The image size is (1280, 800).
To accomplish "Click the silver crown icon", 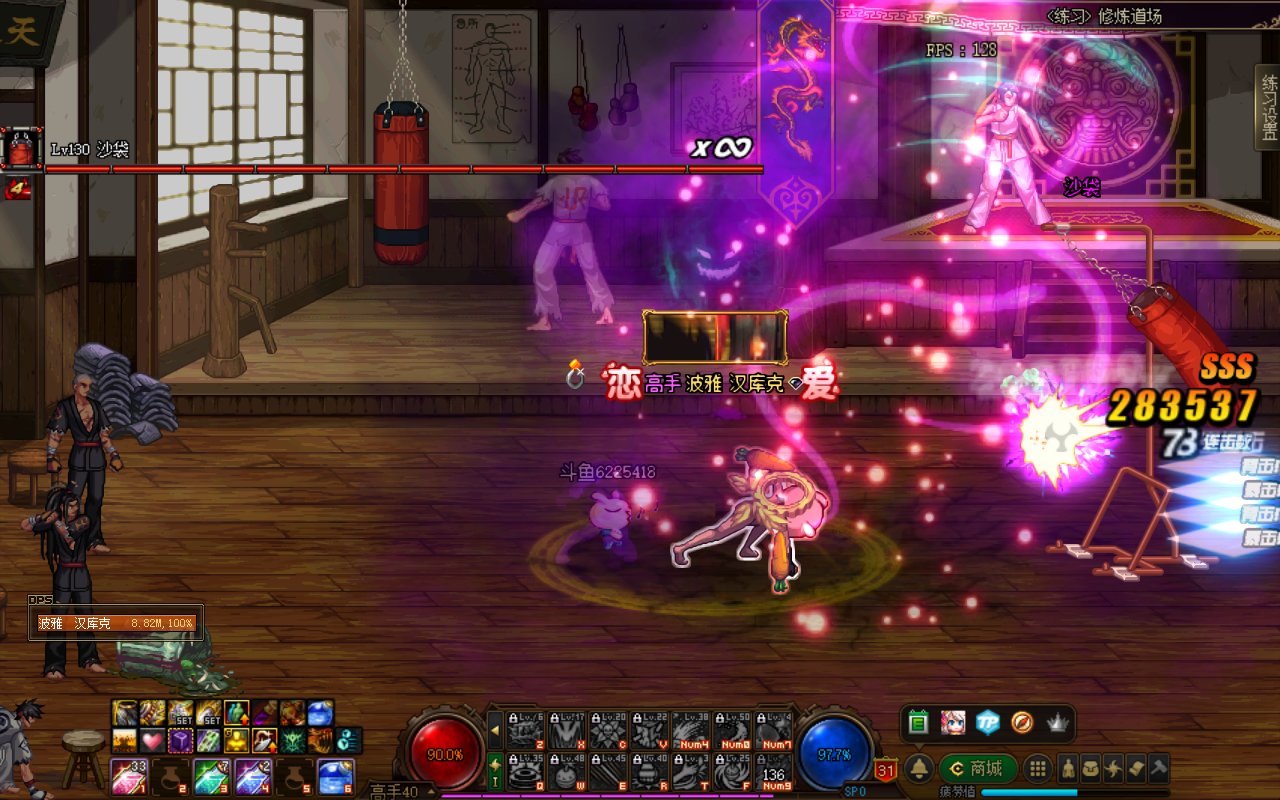I will [1058, 722].
